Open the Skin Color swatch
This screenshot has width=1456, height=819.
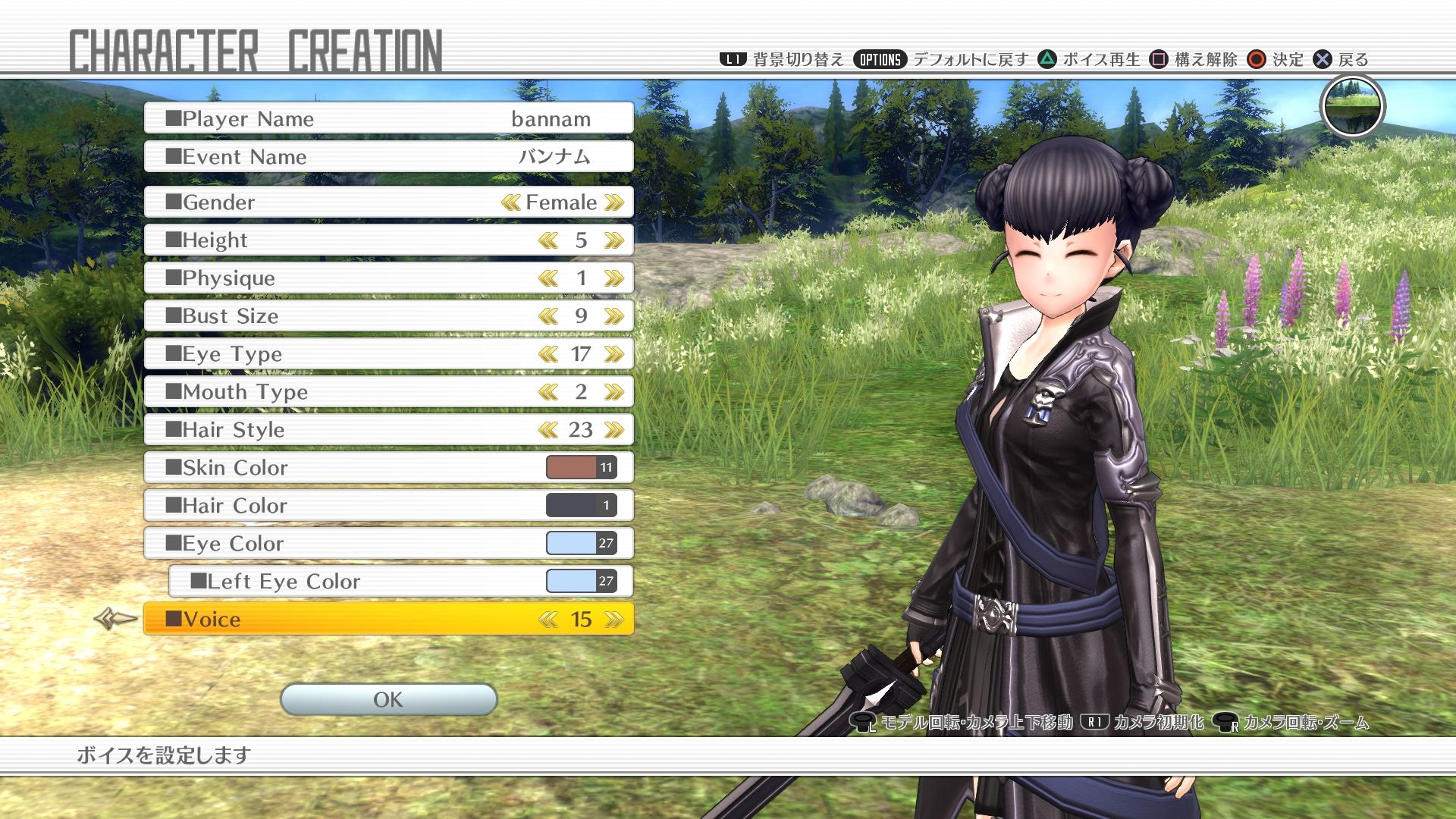point(582,467)
